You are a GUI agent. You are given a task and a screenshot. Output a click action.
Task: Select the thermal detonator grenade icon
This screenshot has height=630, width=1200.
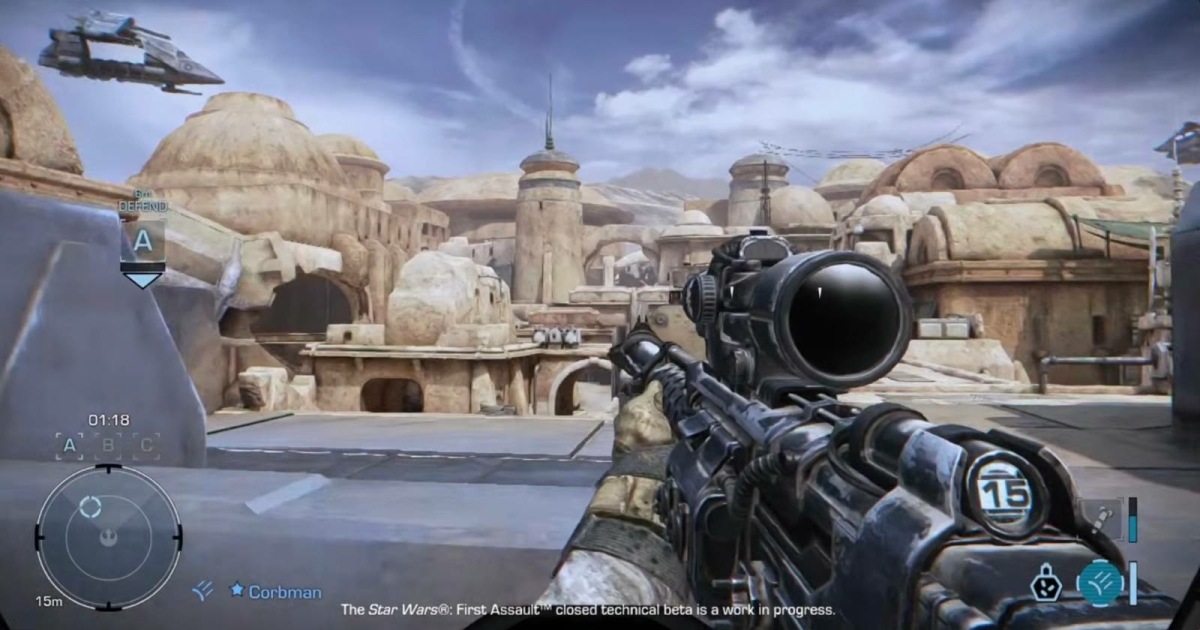[1046, 582]
